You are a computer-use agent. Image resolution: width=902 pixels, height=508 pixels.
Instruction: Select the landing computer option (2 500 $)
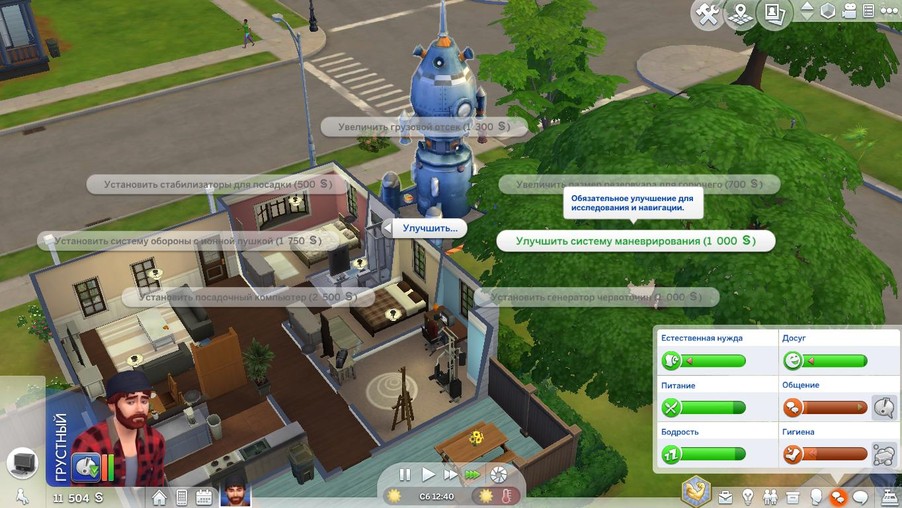(x=248, y=297)
